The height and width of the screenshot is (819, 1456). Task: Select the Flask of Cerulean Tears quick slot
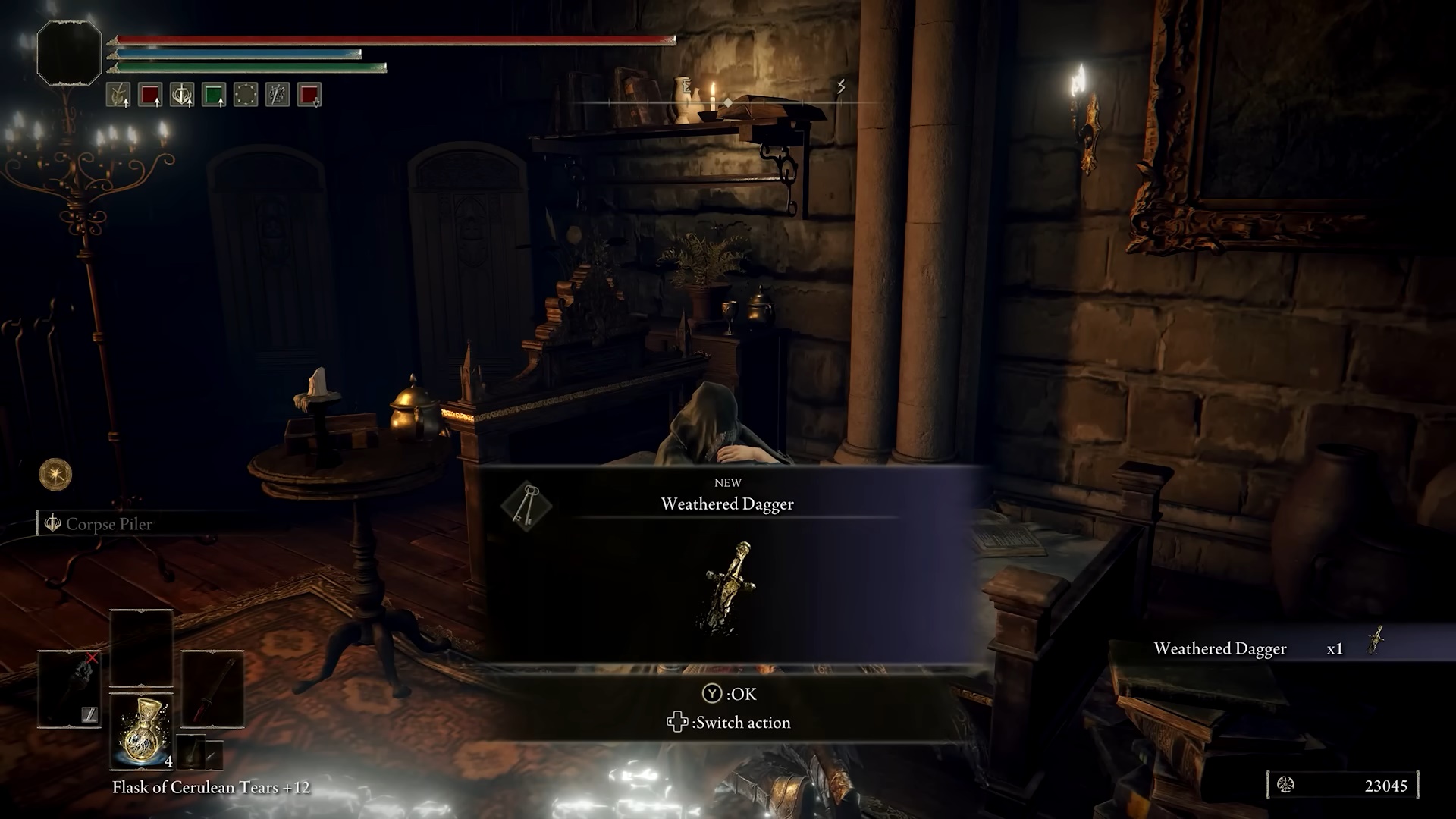[x=142, y=730]
